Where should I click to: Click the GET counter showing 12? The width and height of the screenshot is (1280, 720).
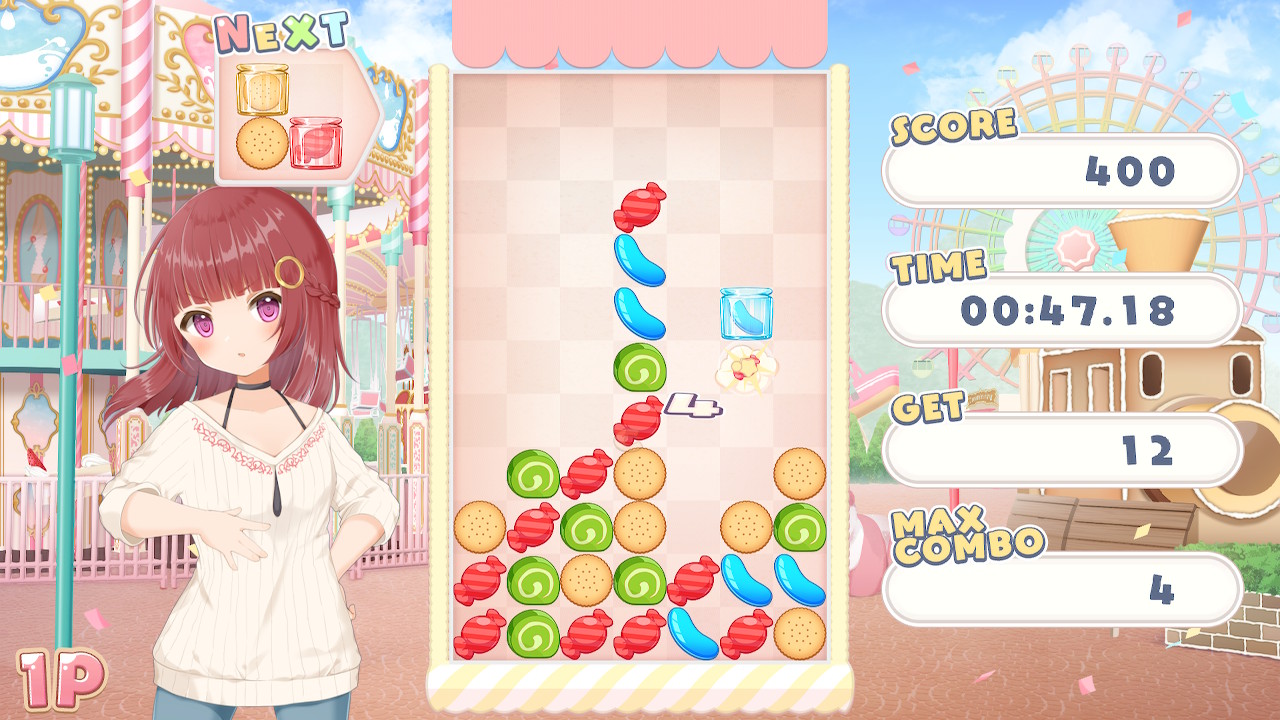pyautogui.click(x=1062, y=450)
